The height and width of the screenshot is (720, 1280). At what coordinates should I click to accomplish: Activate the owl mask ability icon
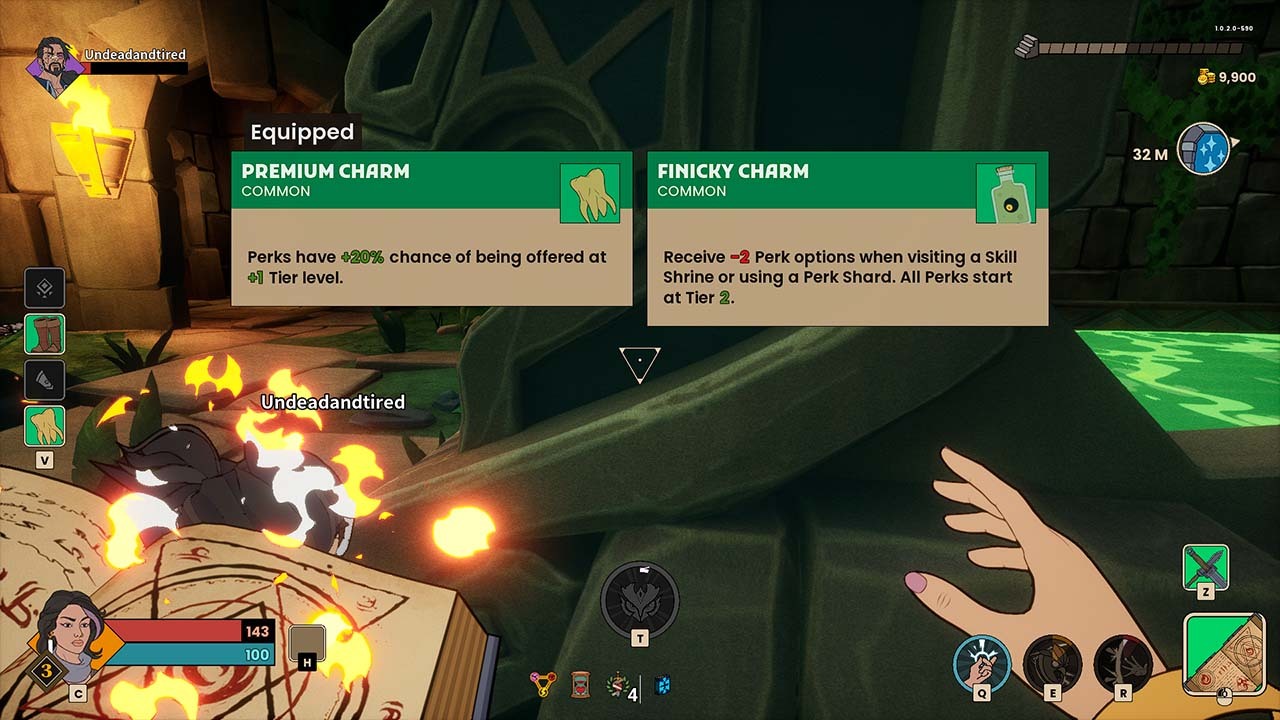coord(639,600)
